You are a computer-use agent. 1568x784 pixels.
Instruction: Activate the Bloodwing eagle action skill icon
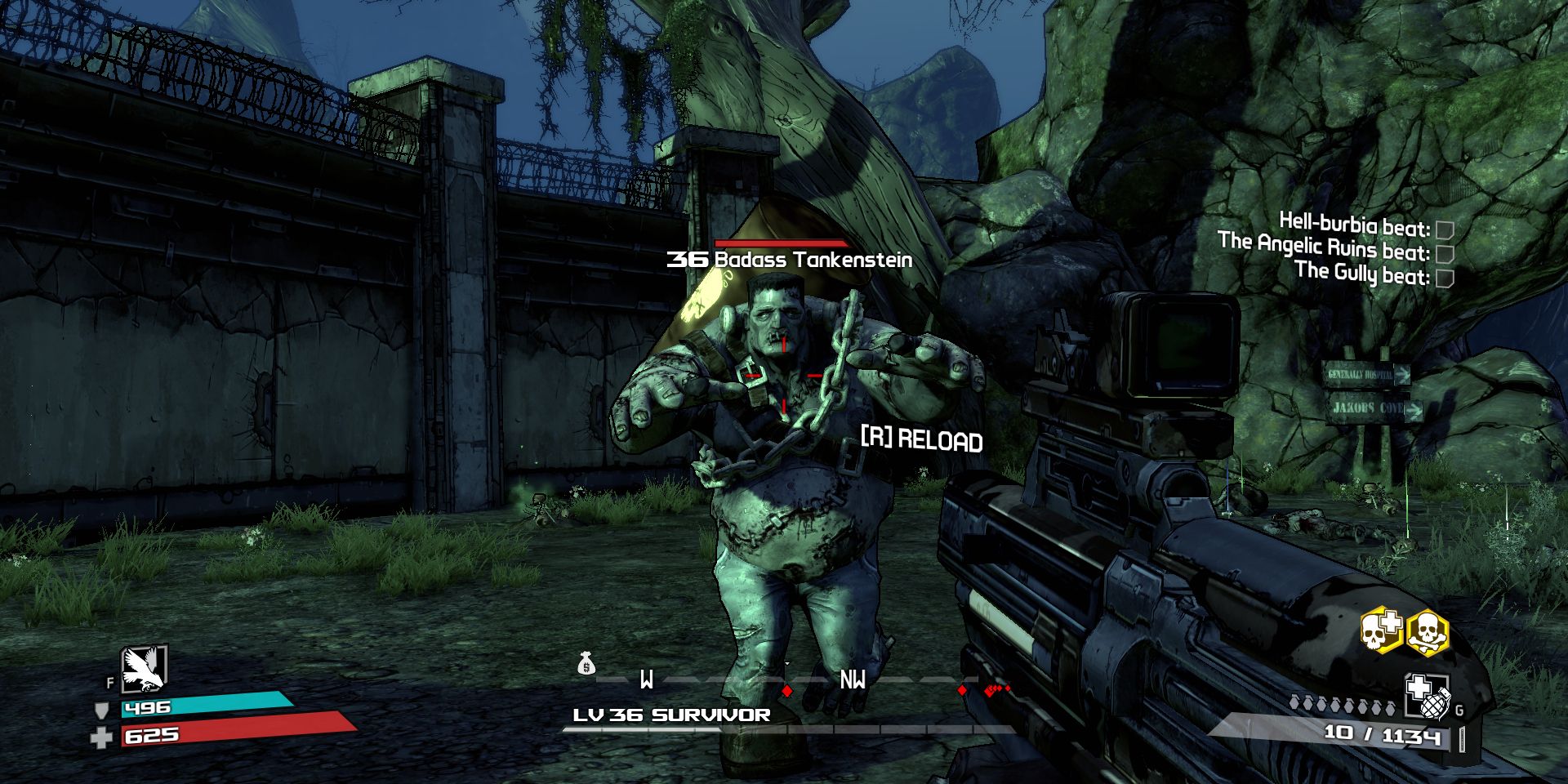[x=144, y=669]
